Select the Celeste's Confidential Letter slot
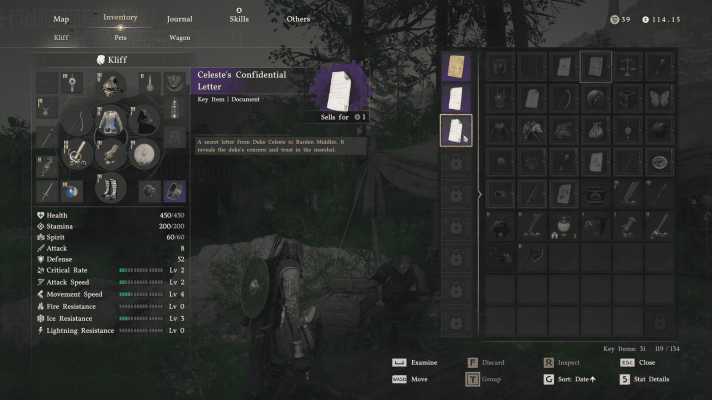The image size is (712, 400). [456, 130]
